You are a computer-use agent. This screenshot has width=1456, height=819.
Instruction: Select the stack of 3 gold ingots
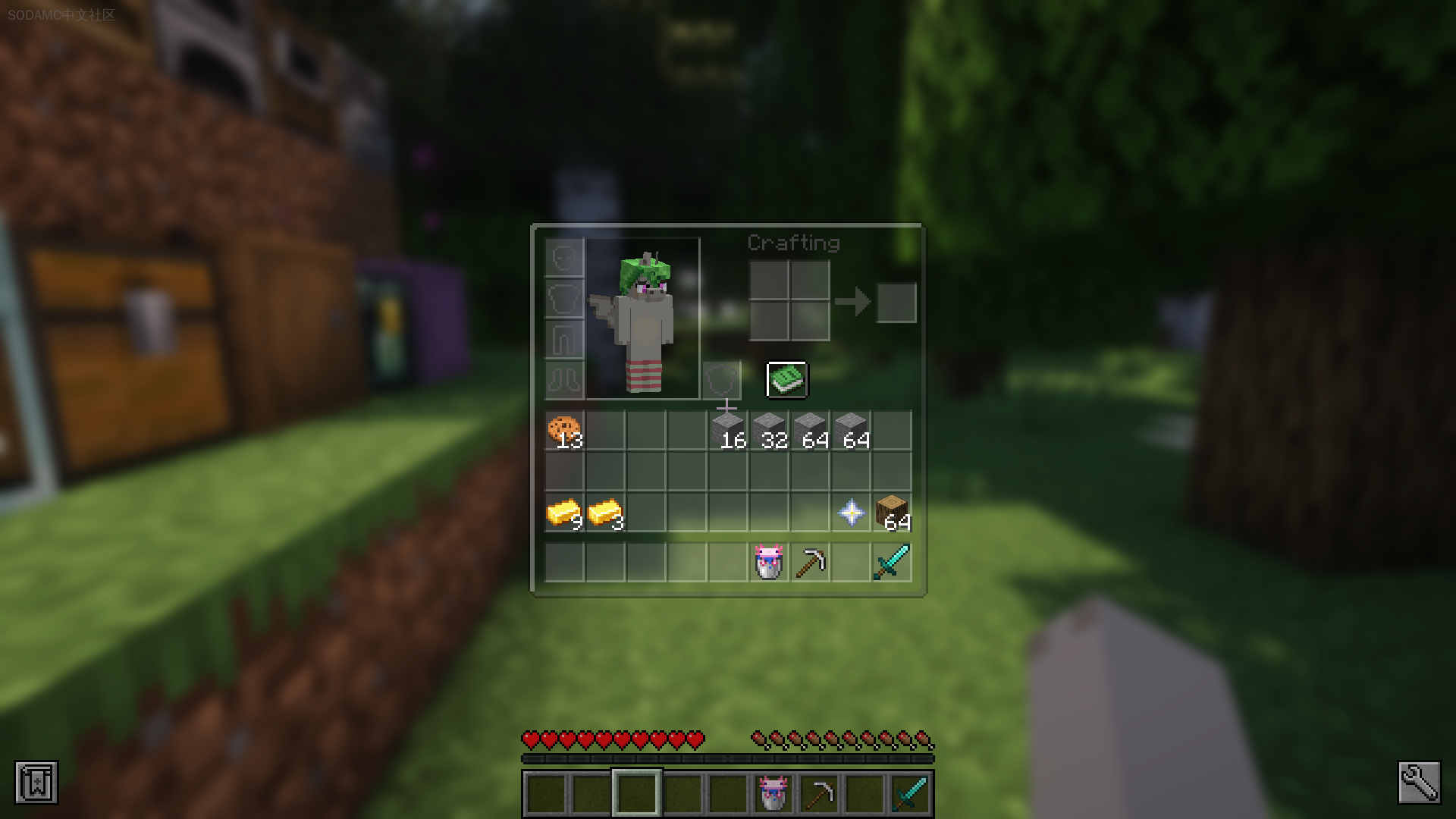[x=605, y=513]
